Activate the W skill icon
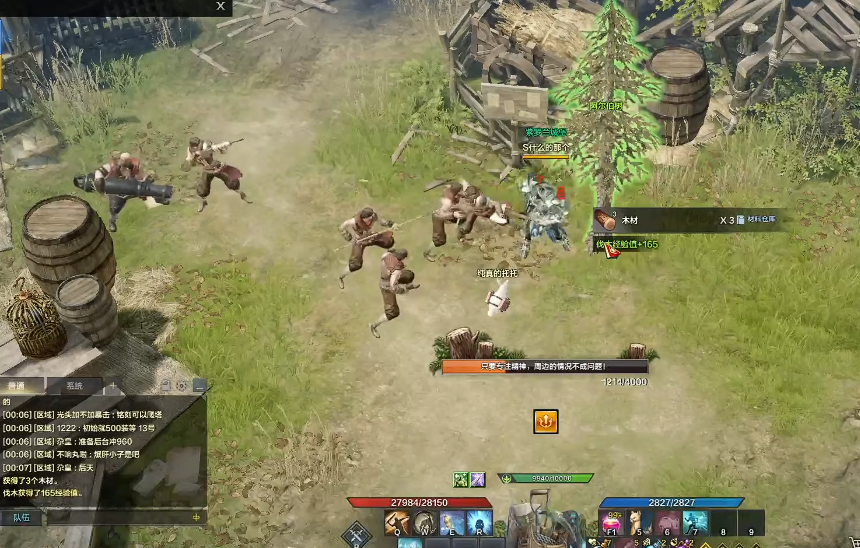This screenshot has width=860, height=548. pos(425,523)
